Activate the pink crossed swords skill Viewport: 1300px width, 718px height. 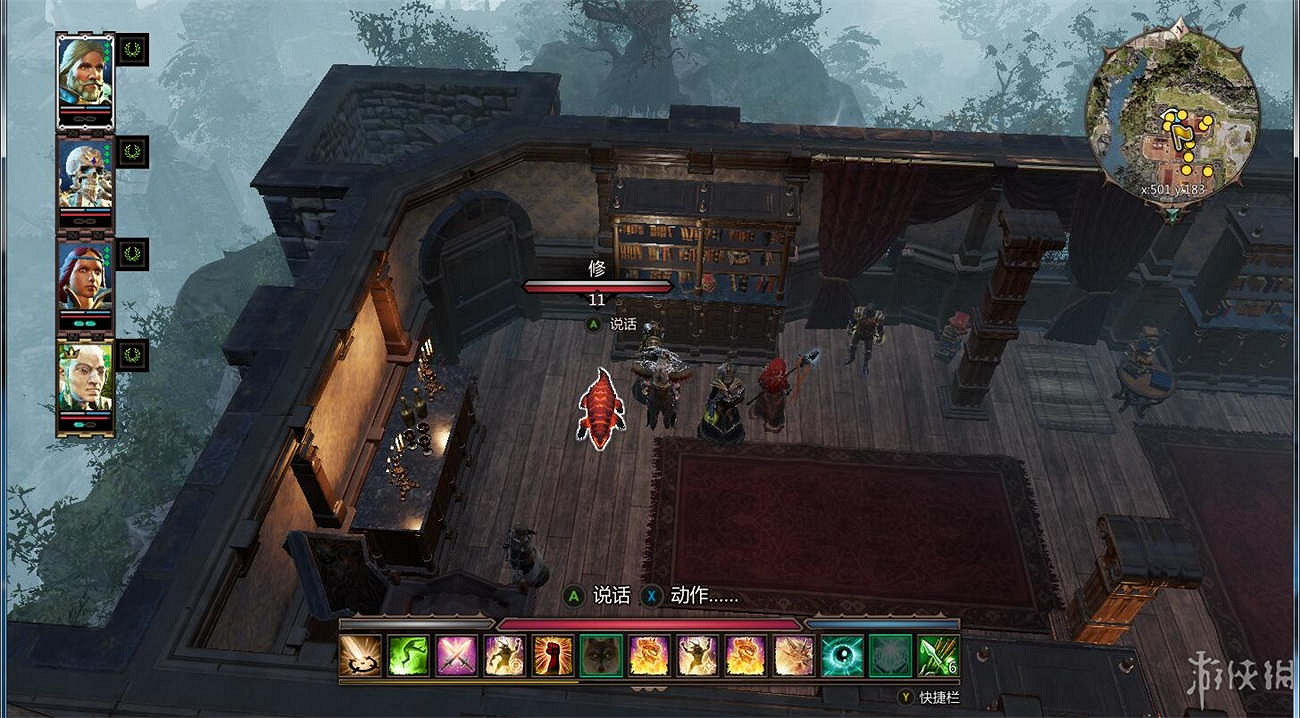point(456,656)
